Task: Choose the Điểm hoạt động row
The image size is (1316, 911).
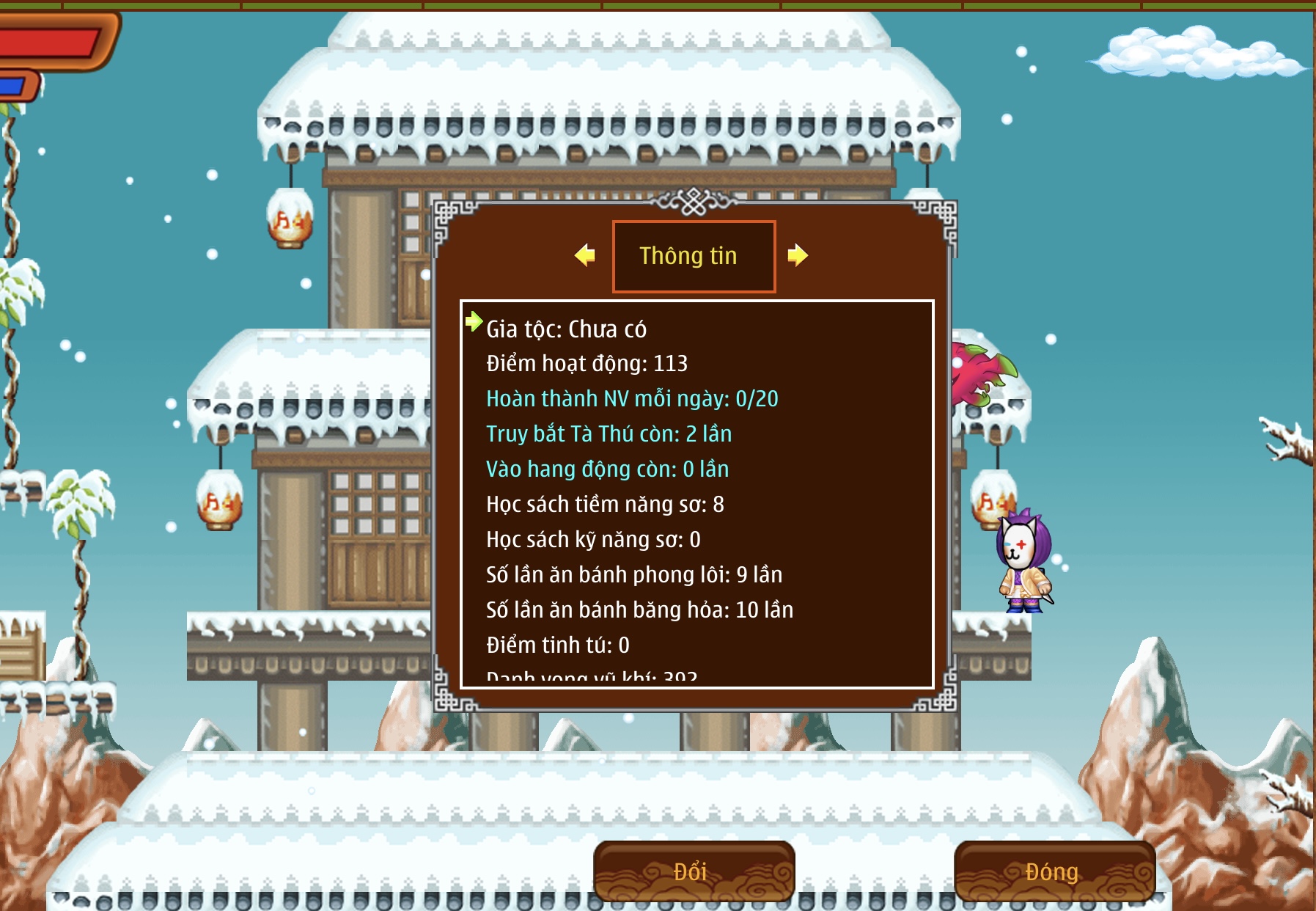Action: pos(587,364)
